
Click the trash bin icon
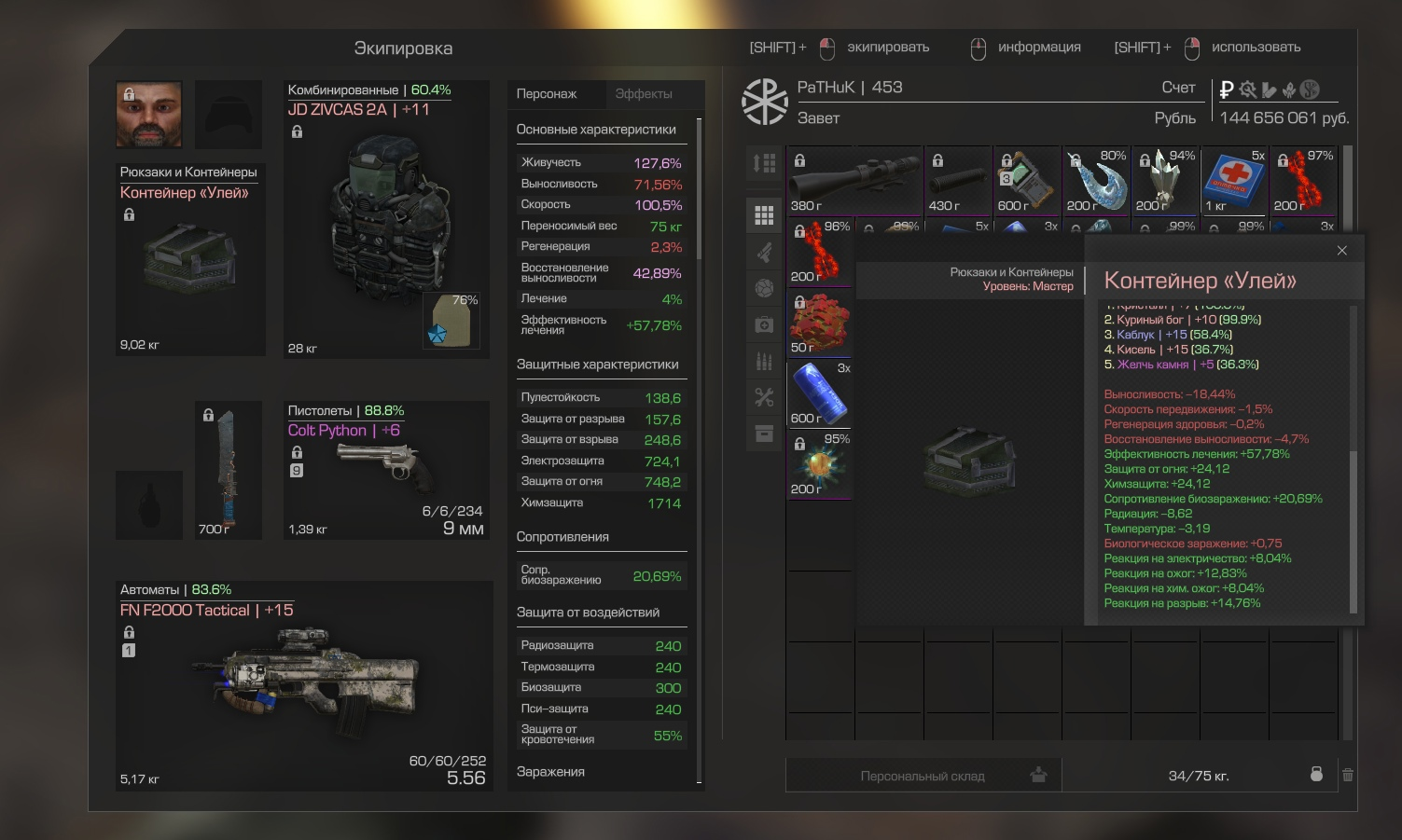[x=1347, y=775]
